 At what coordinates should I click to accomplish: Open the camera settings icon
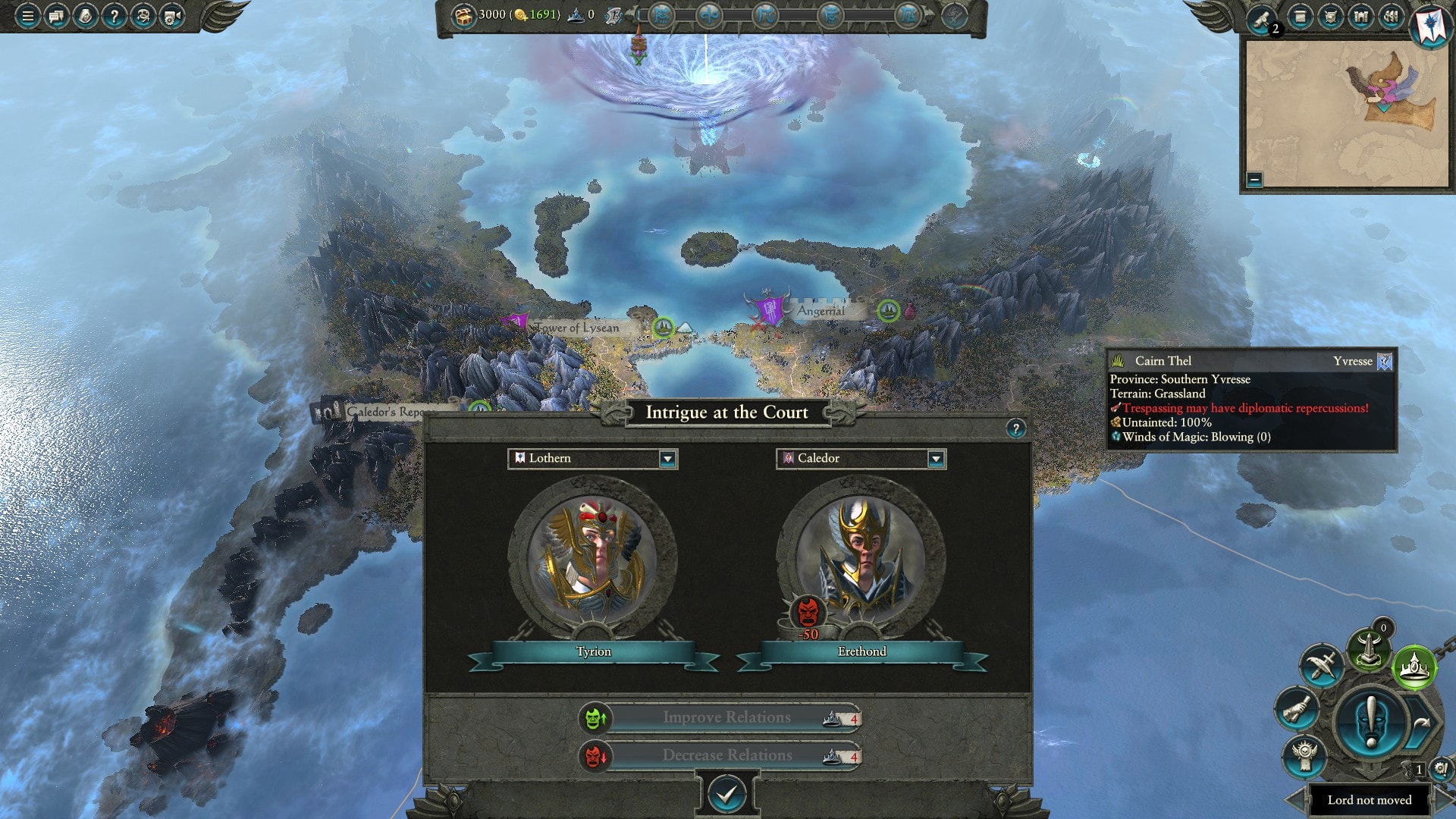point(172,15)
